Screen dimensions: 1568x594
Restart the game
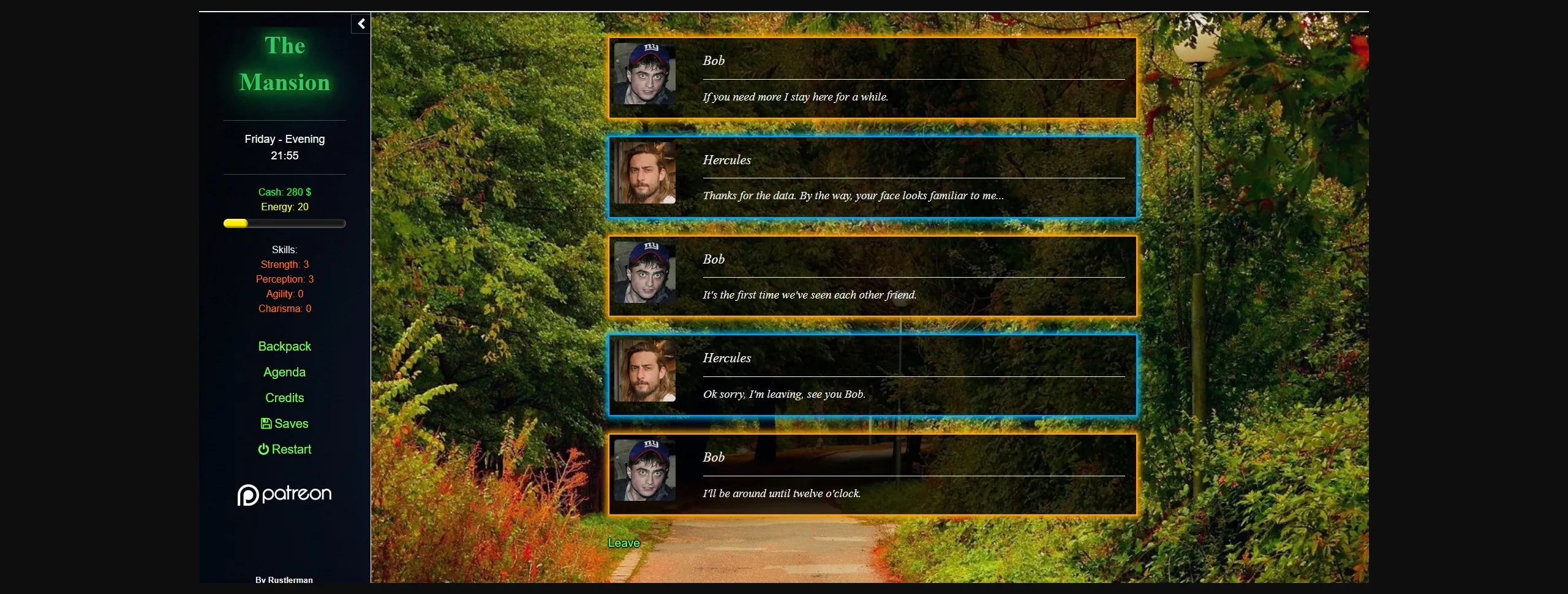(x=290, y=449)
